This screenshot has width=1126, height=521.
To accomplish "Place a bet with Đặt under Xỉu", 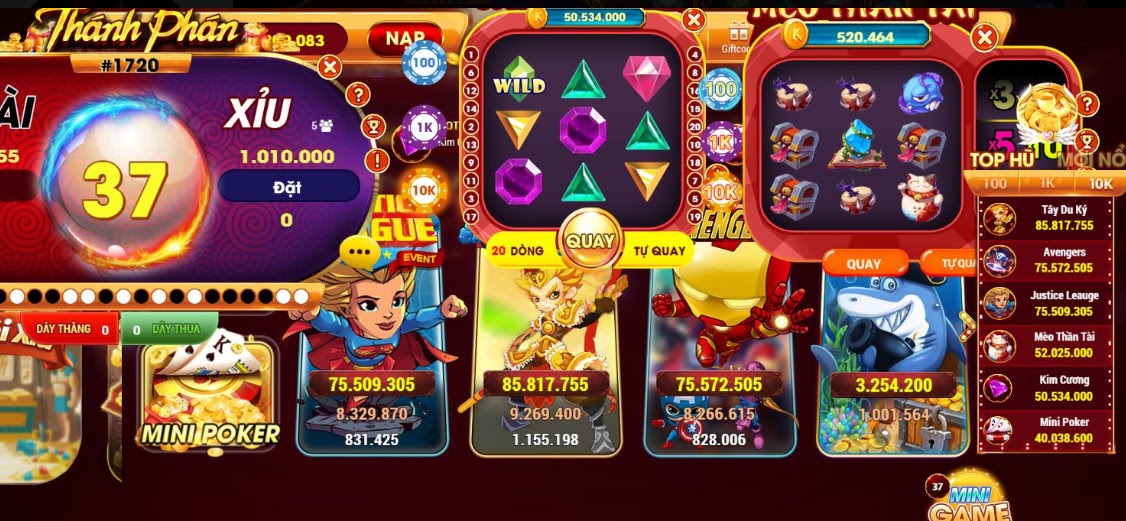I will (288, 185).
